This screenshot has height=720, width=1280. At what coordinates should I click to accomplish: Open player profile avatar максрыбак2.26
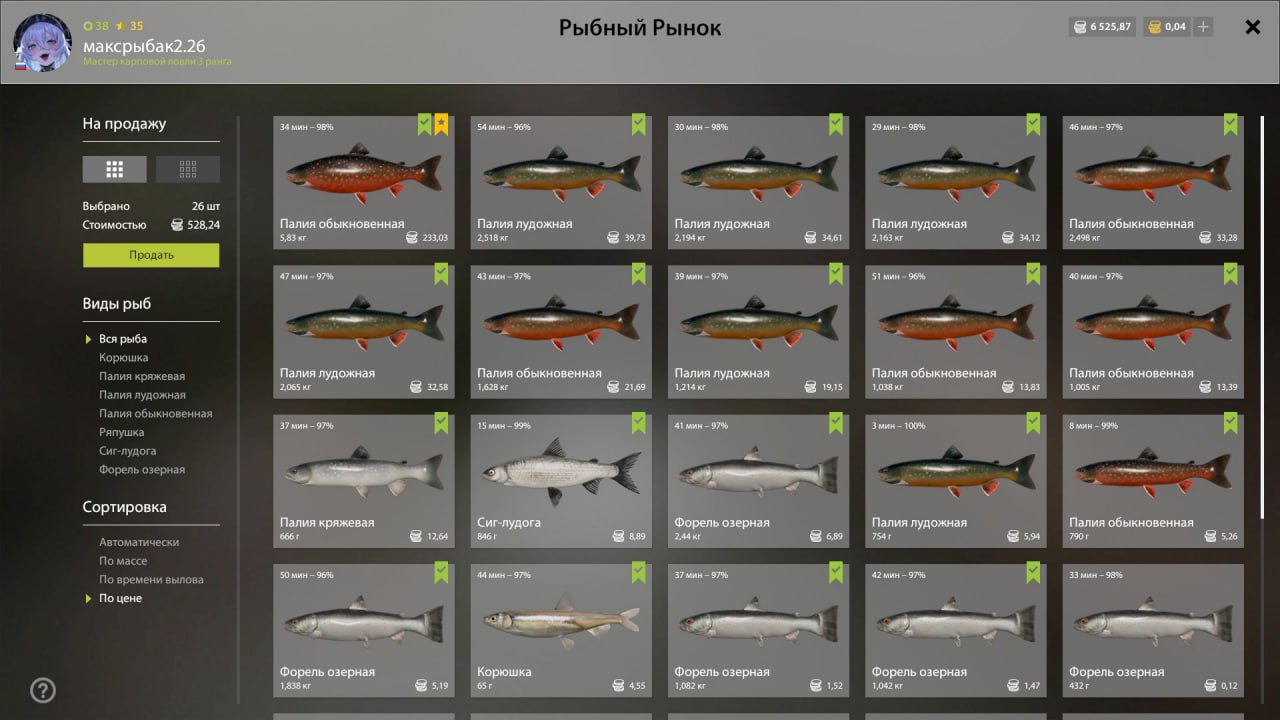(42, 44)
